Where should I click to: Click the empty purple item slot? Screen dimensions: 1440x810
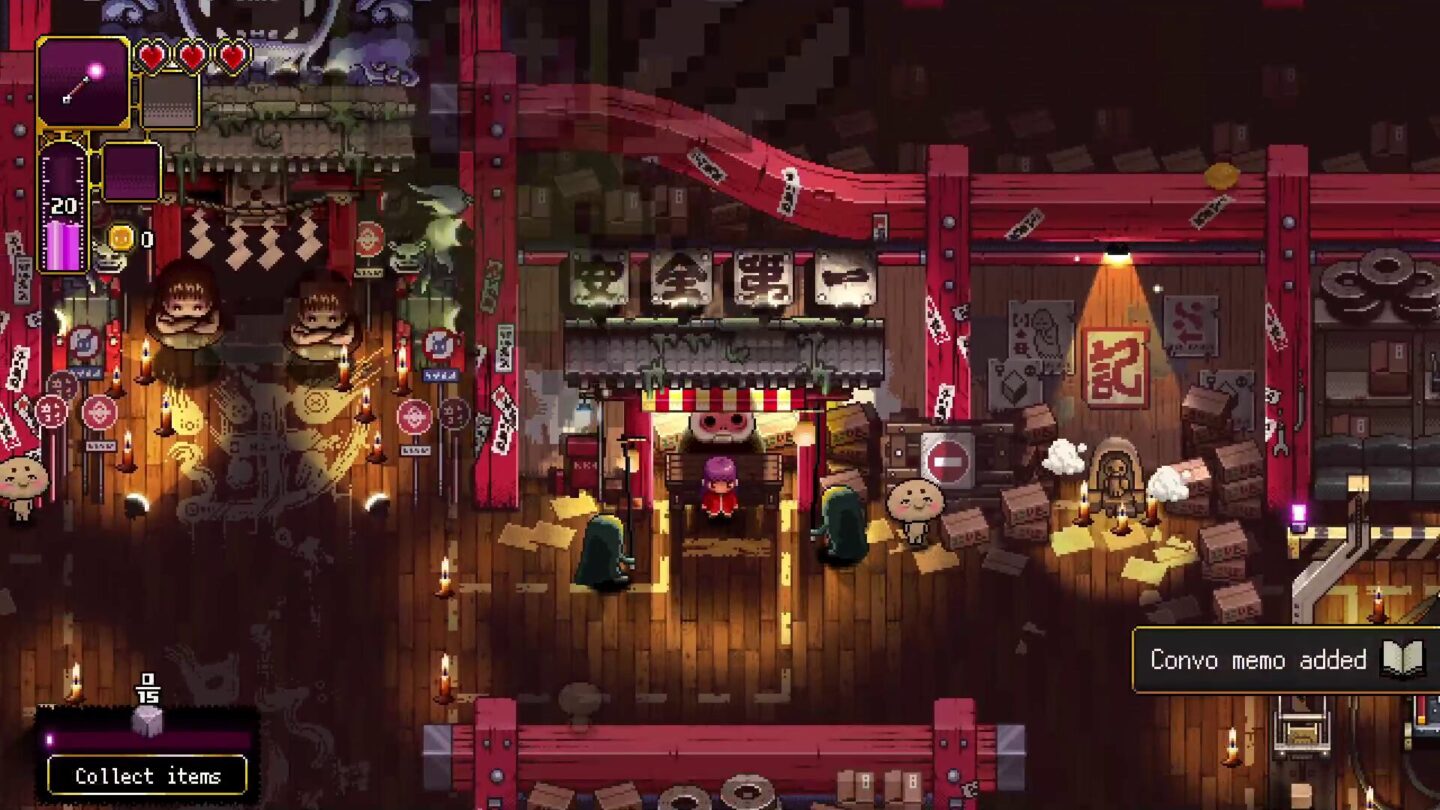(x=135, y=172)
